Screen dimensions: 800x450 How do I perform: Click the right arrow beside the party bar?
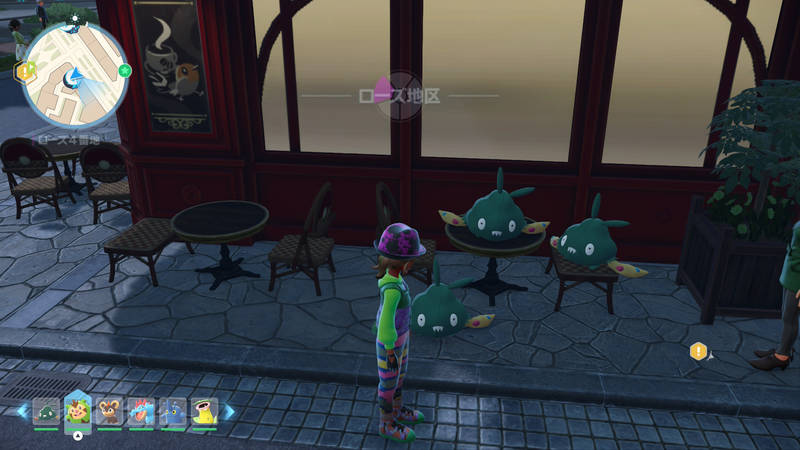229,411
